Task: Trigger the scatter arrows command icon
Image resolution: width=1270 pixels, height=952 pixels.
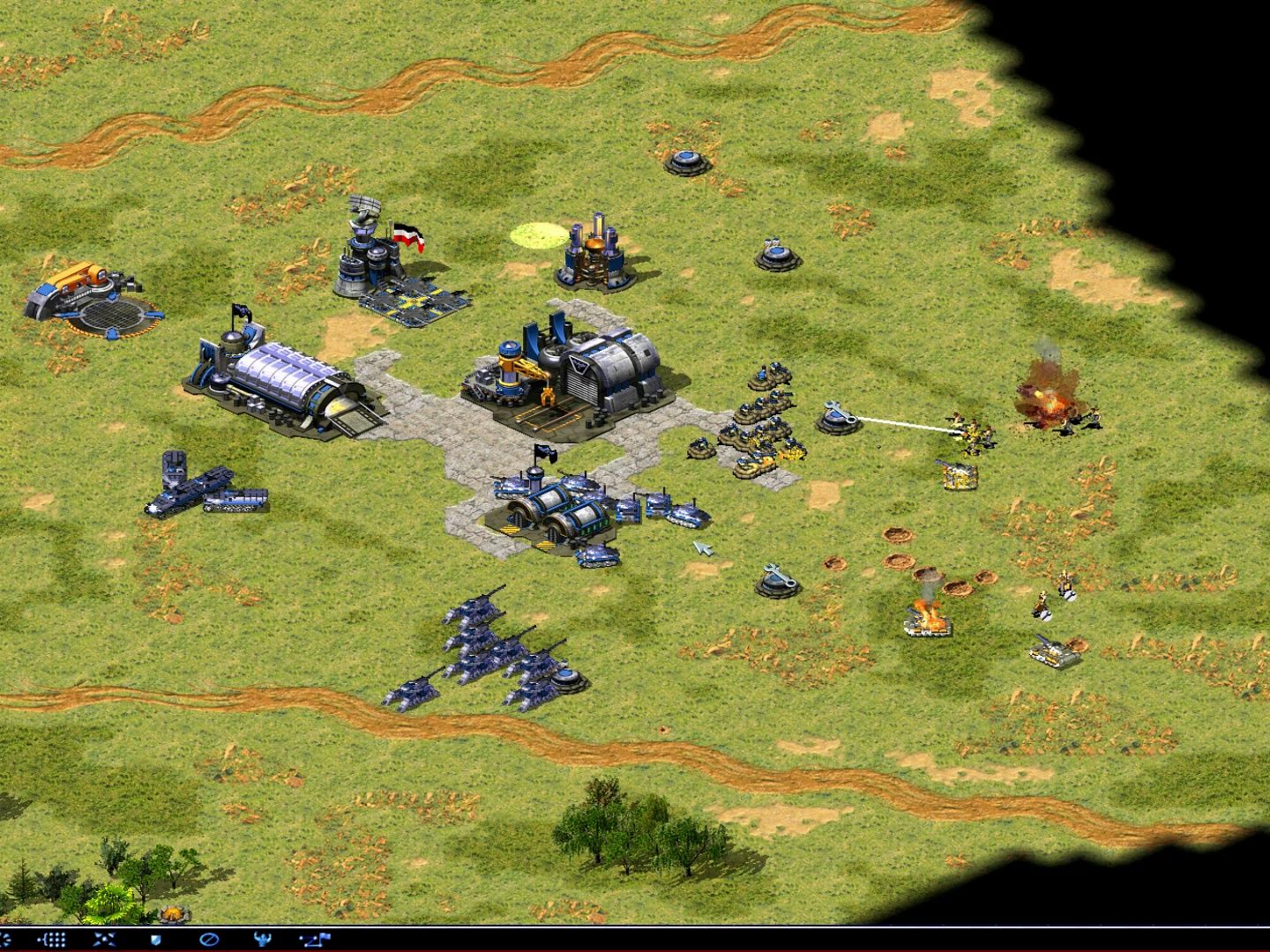Action: (x=104, y=940)
